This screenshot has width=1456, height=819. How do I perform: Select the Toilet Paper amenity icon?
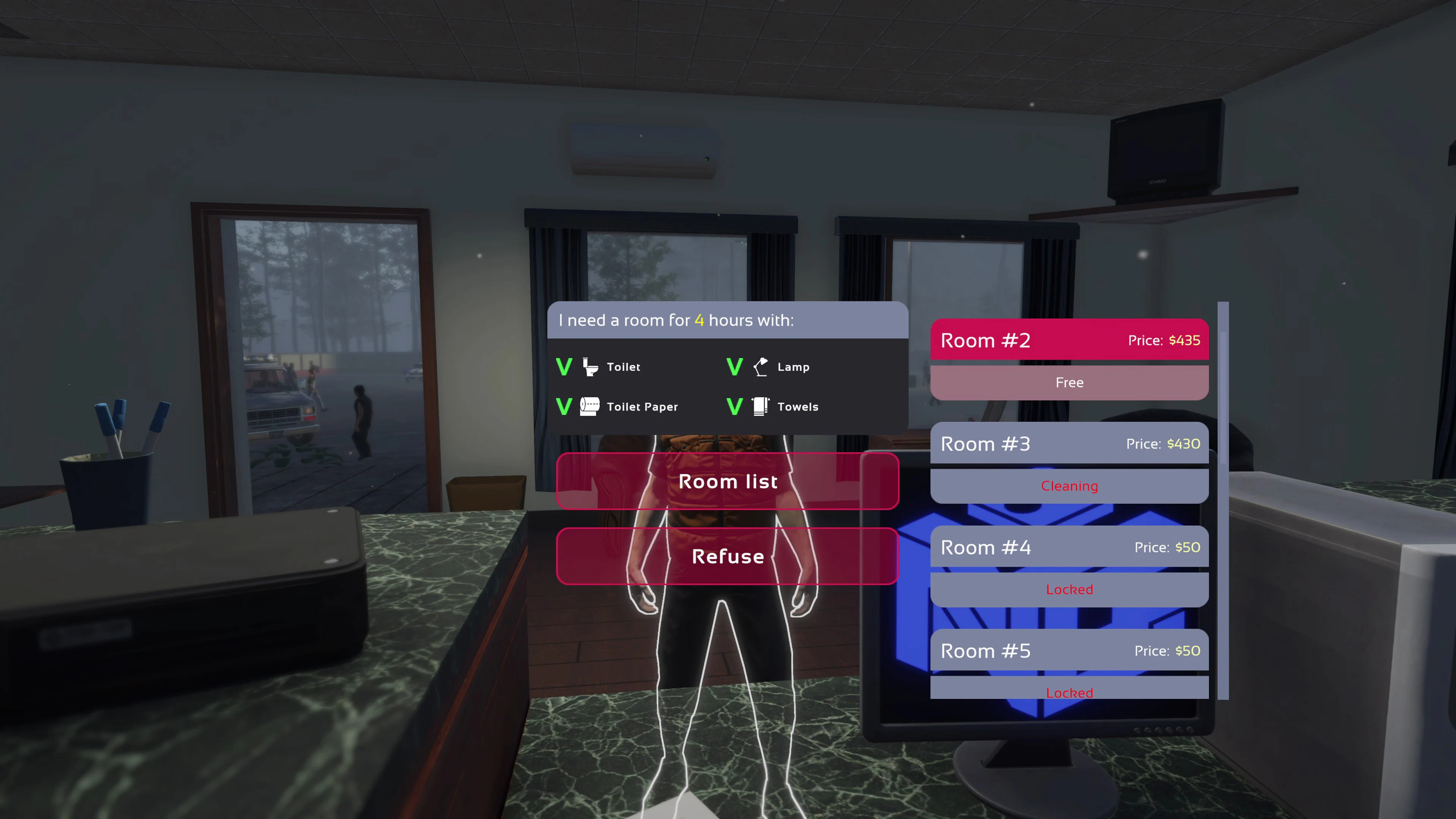pyautogui.click(x=590, y=406)
